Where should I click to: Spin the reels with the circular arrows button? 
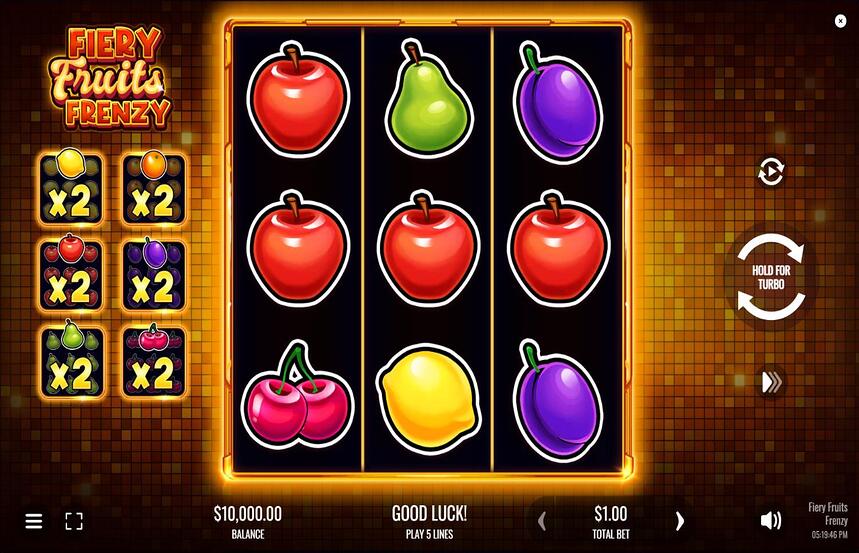(769, 277)
